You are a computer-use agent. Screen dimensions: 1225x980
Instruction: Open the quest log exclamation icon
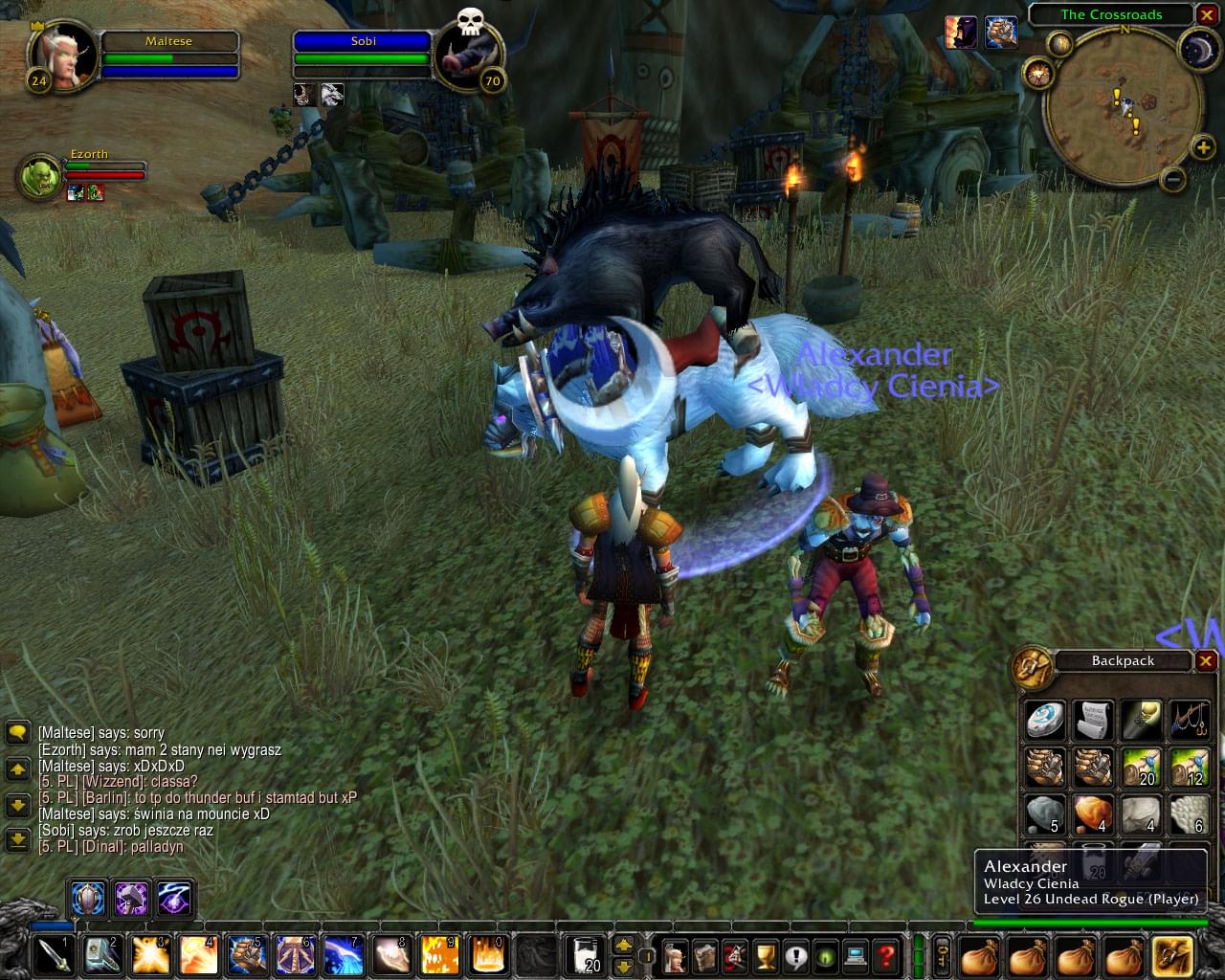[x=795, y=955]
